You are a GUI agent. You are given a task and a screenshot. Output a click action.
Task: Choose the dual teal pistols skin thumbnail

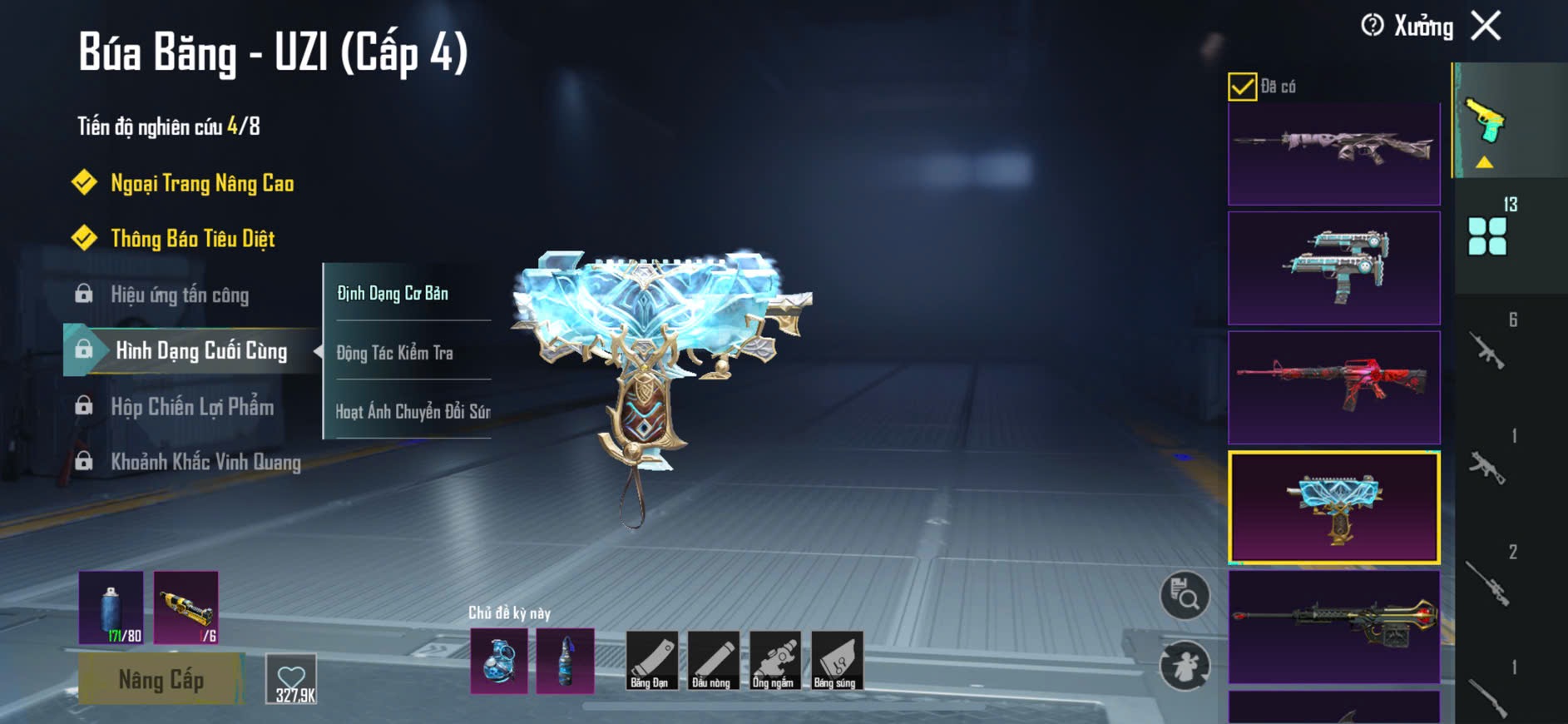[x=1333, y=267]
